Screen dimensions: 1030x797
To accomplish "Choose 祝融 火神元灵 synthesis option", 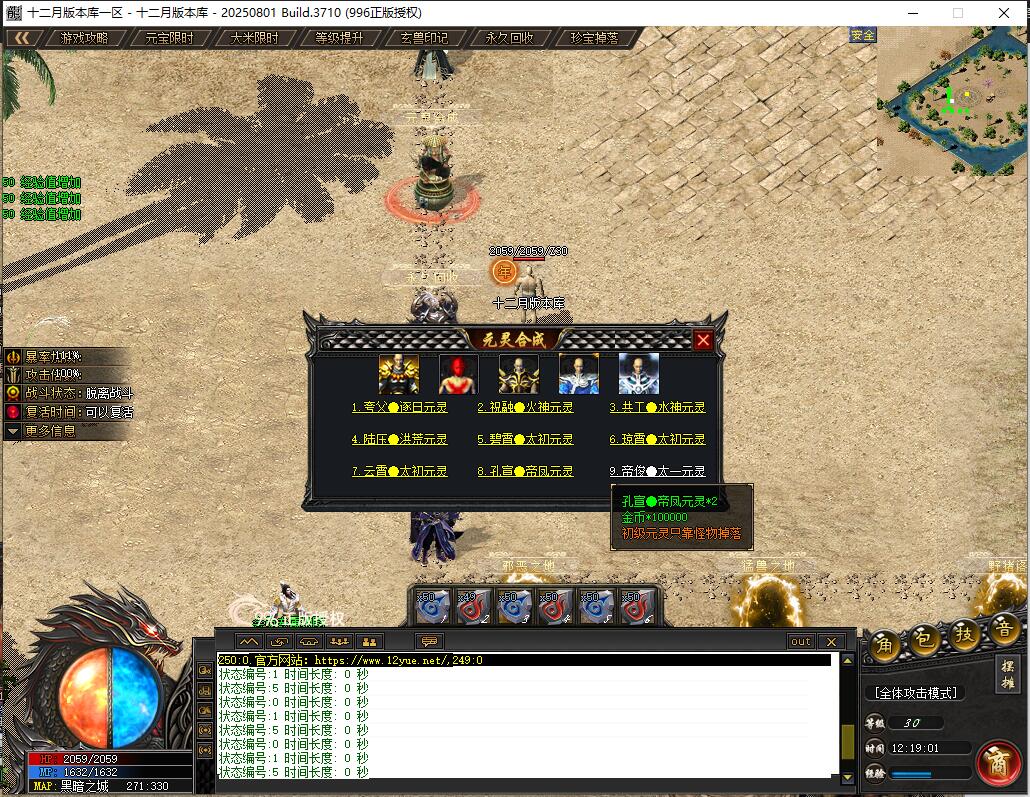I will coord(525,408).
